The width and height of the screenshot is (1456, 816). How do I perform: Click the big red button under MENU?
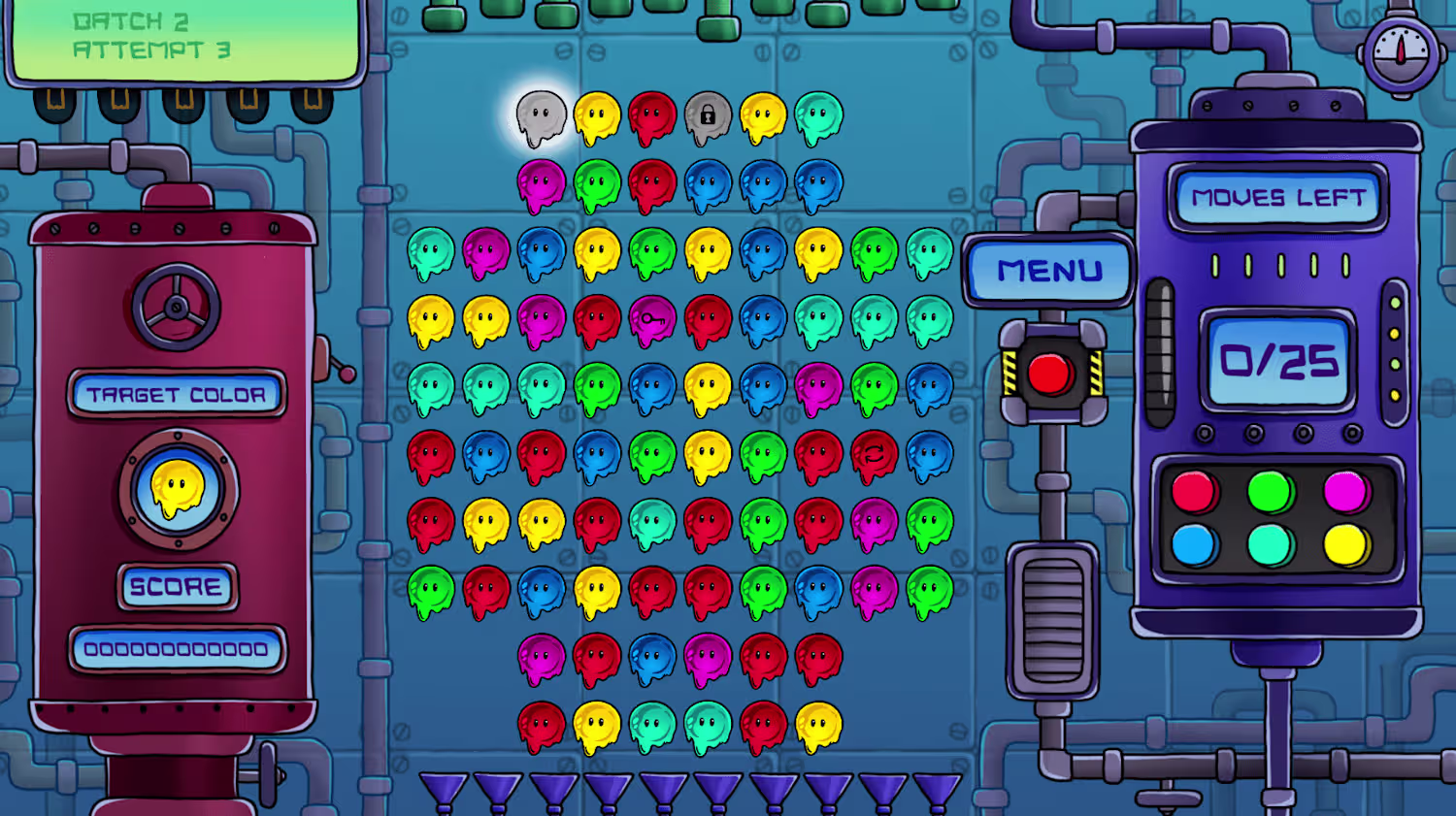pos(1050,374)
